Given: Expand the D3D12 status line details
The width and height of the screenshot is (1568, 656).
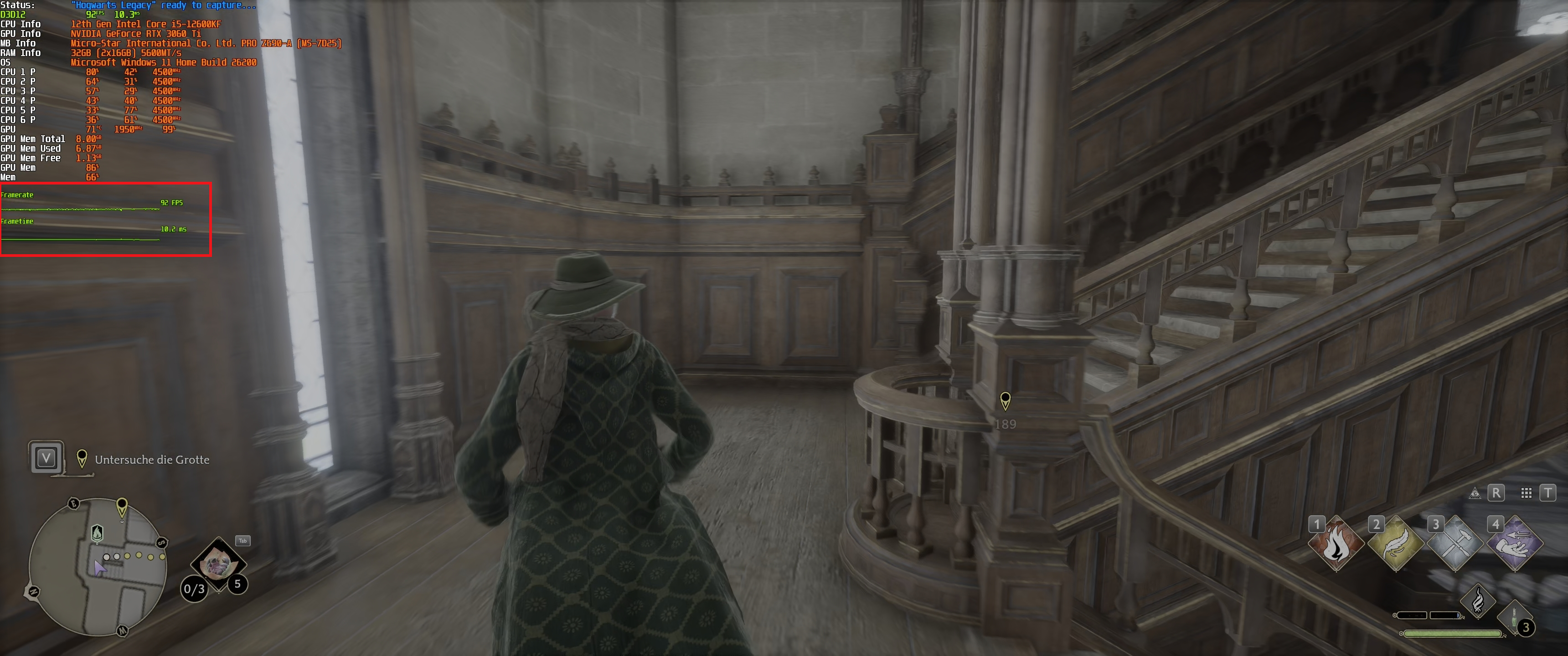Looking at the screenshot, I should 12,13.
